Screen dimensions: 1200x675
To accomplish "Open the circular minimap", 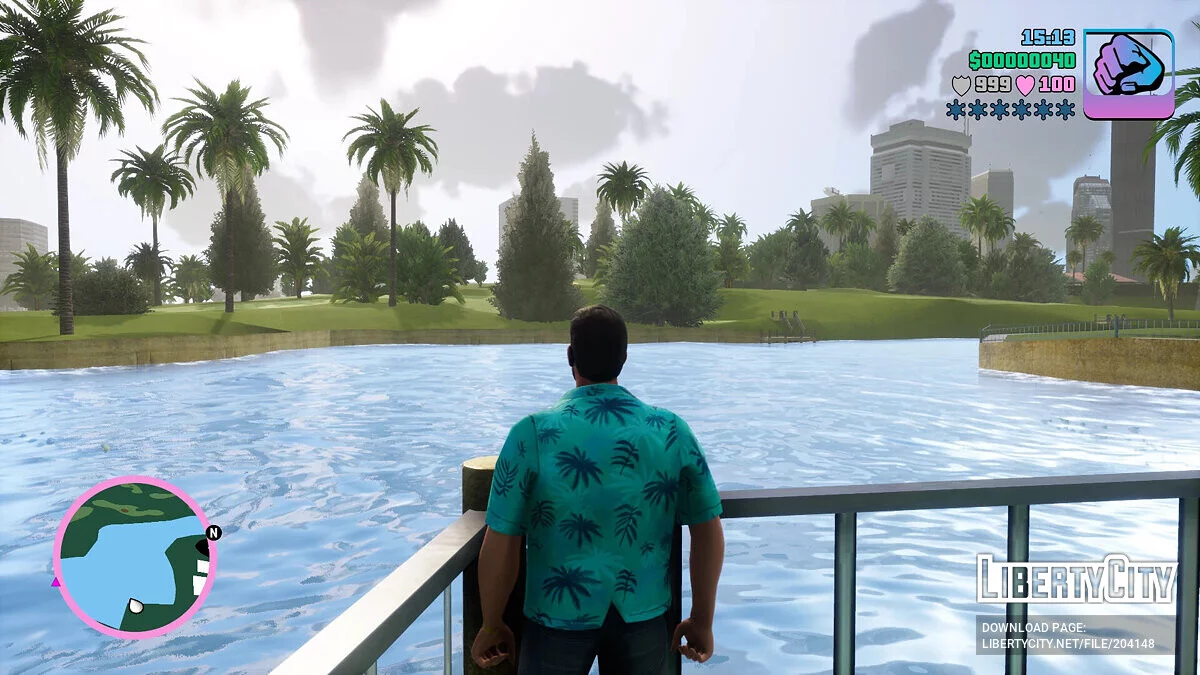I will [134, 557].
